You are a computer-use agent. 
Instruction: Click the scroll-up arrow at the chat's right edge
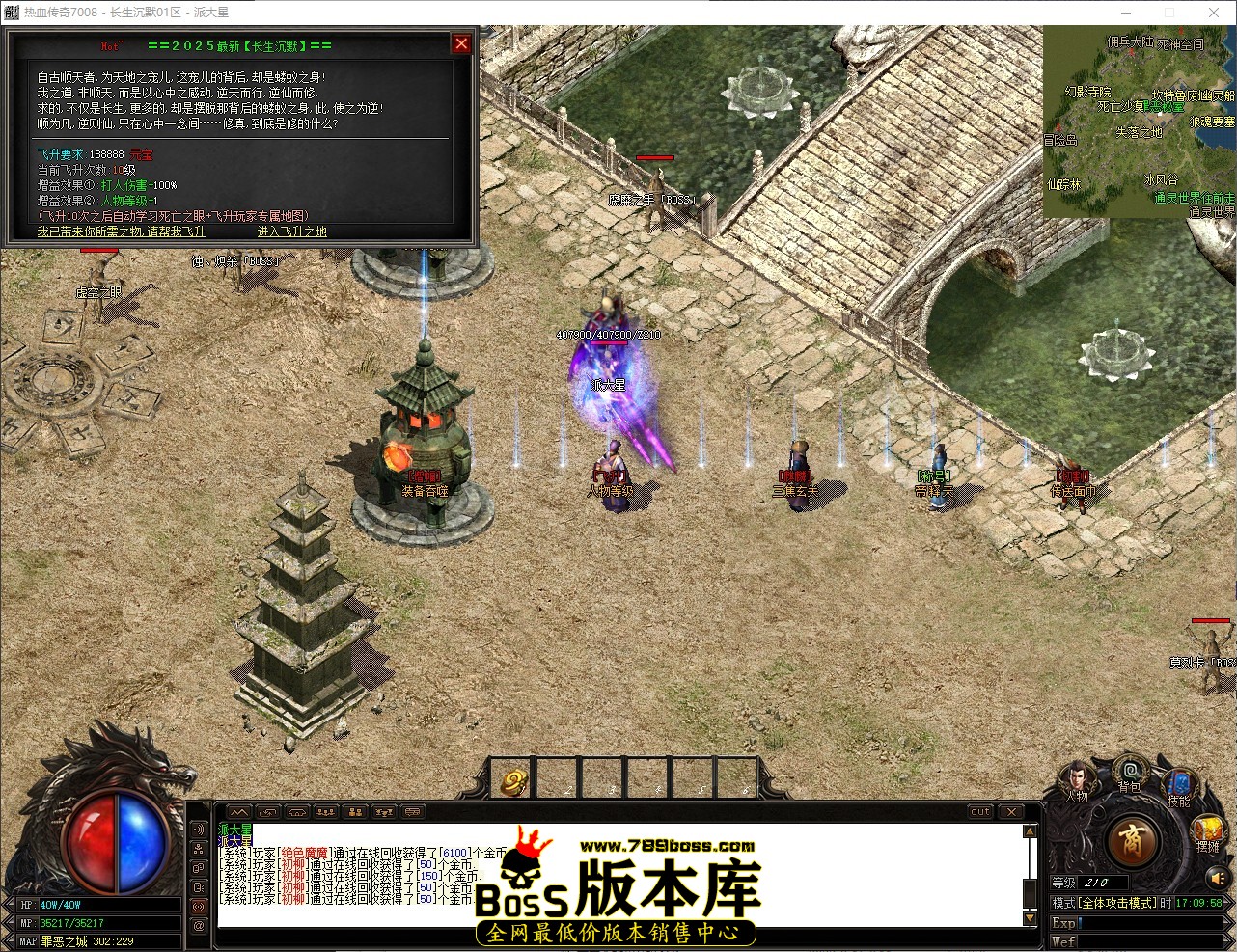1030,831
